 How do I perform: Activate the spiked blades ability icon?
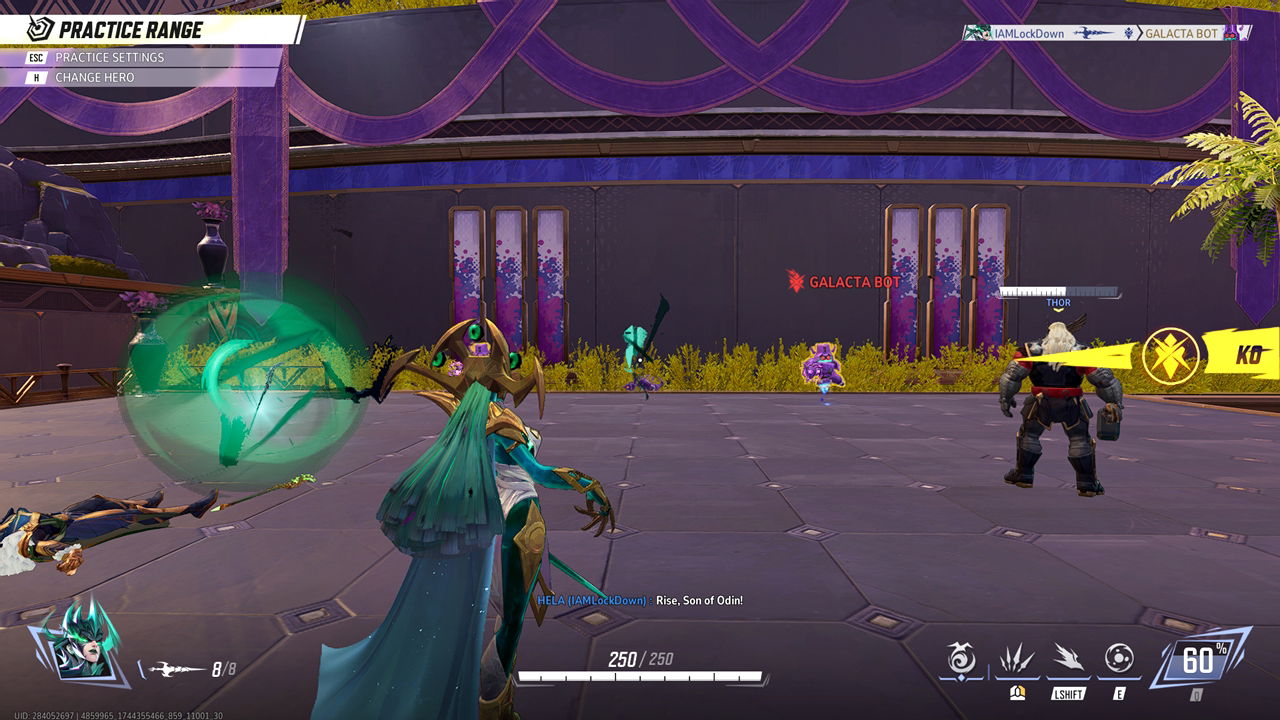1017,660
